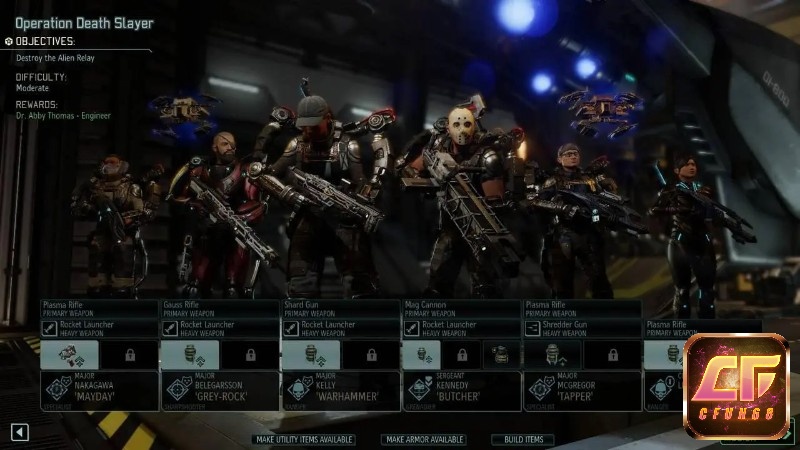Go back using the arrow button
This screenshot has width=800, height=450.
pos(19,432)
